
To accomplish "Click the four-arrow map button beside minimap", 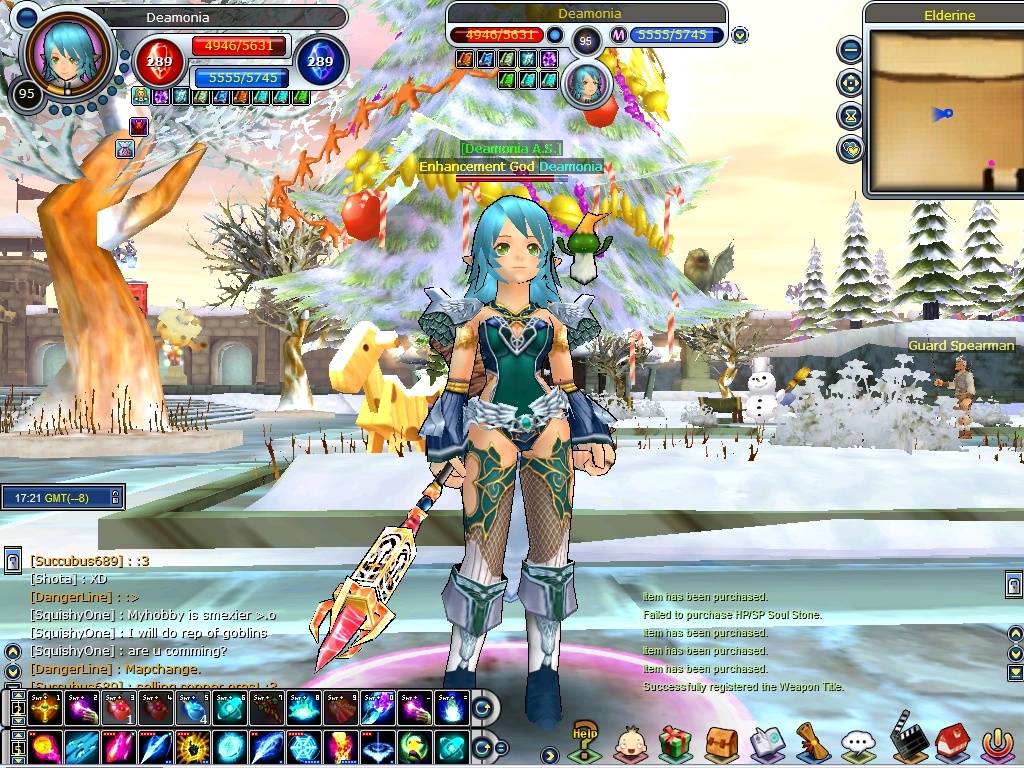I will (850, 82).
